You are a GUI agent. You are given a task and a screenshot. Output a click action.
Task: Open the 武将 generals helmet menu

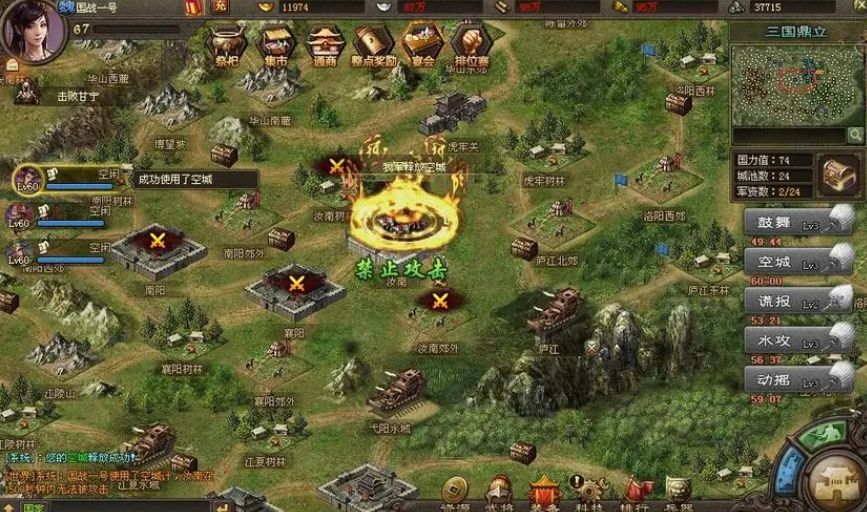click(499, 490)
